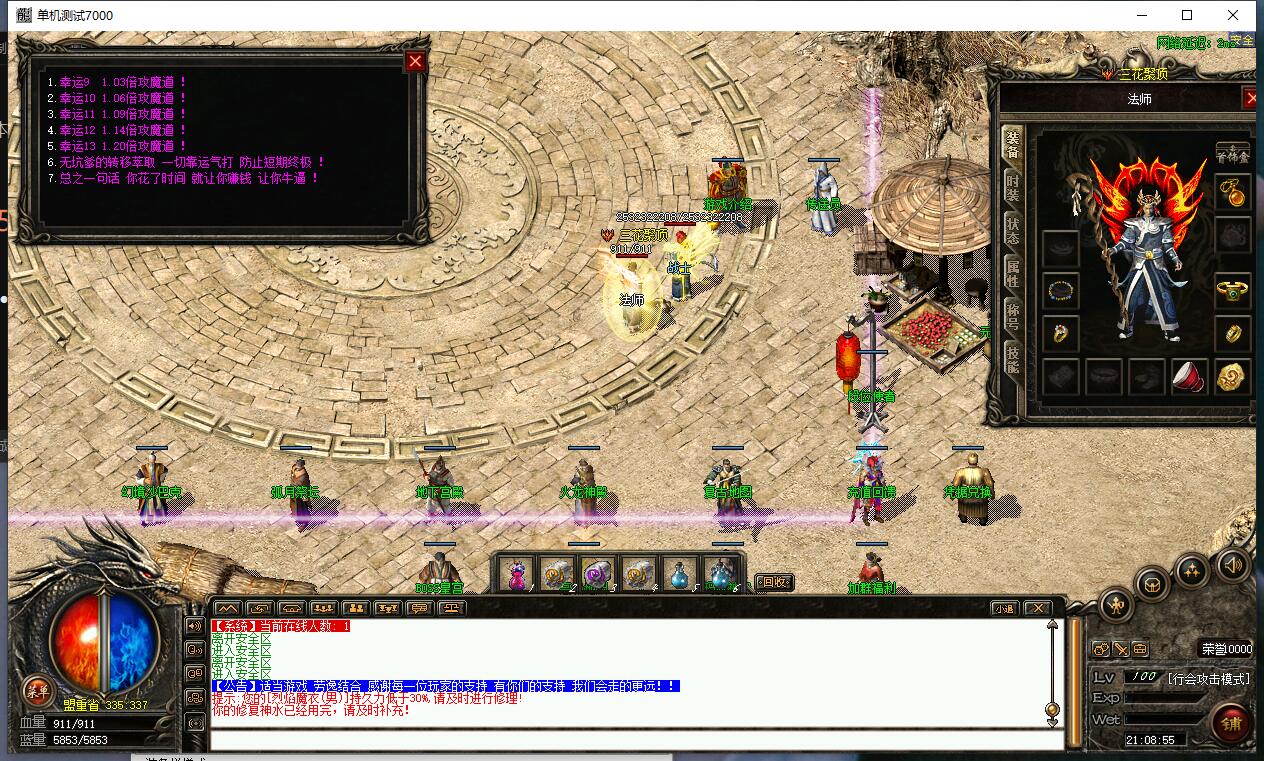Maximize the game window
This screenshot has width=1264, height=761.
tap(1187, 15)
